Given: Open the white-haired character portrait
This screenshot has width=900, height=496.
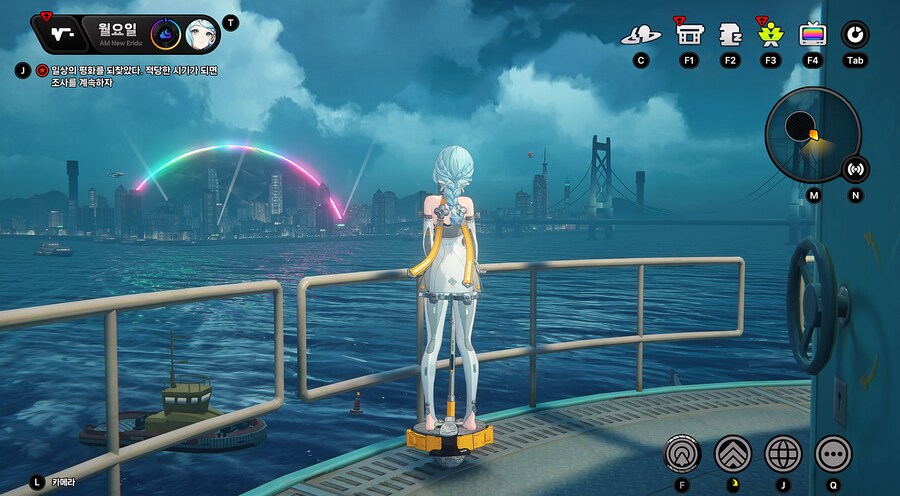Looking at the screenshot, I should click(x=203, y=35).
